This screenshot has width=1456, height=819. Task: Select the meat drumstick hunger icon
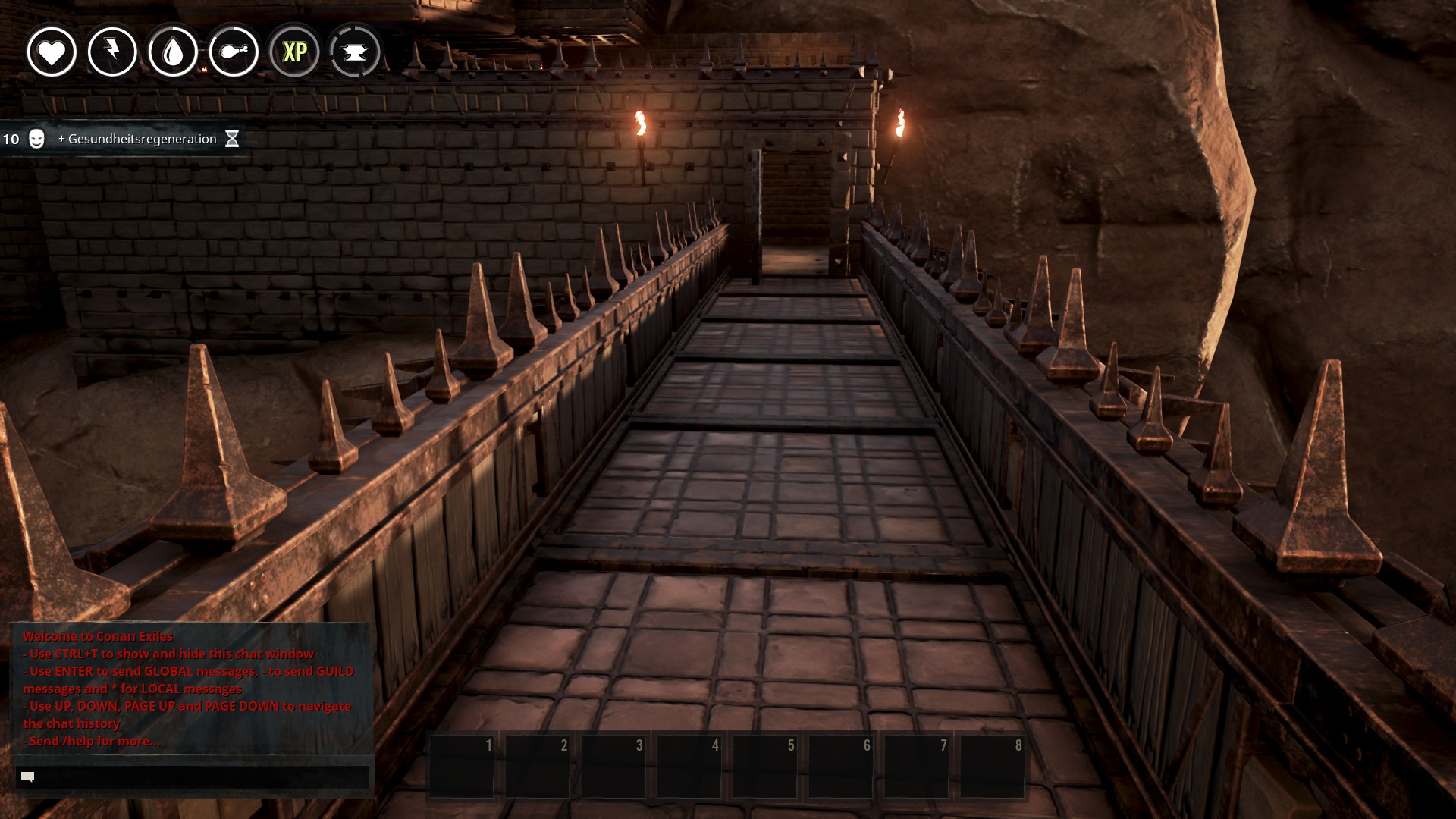[x=234, y=52]
